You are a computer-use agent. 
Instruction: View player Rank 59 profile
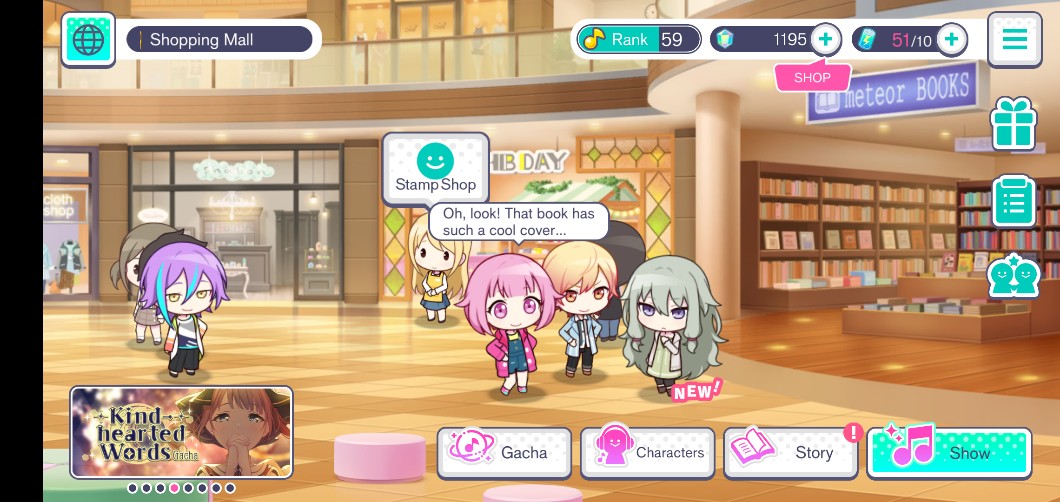(x=638, y=40)
